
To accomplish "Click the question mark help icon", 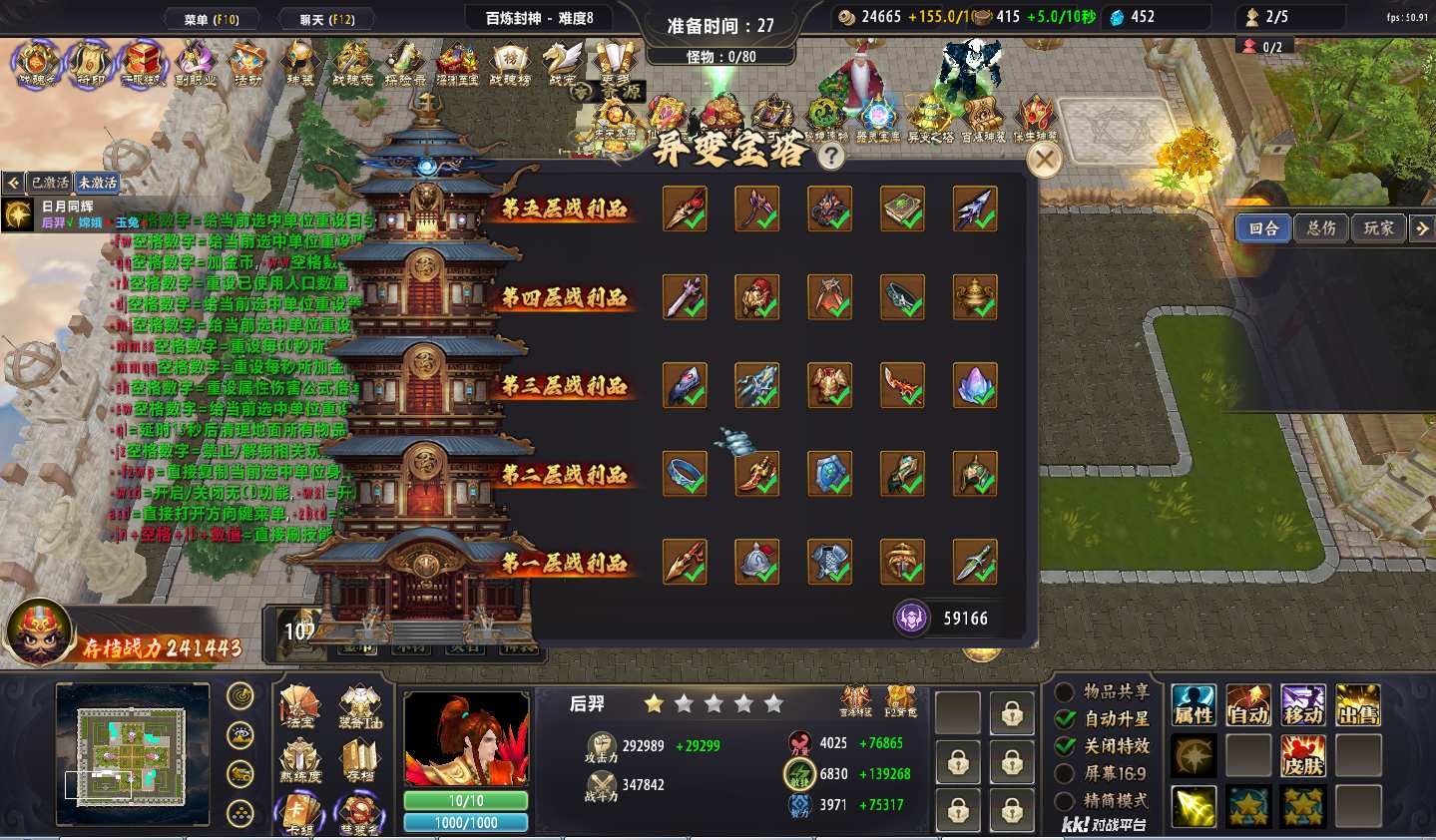I will click(x=830, y=156).
